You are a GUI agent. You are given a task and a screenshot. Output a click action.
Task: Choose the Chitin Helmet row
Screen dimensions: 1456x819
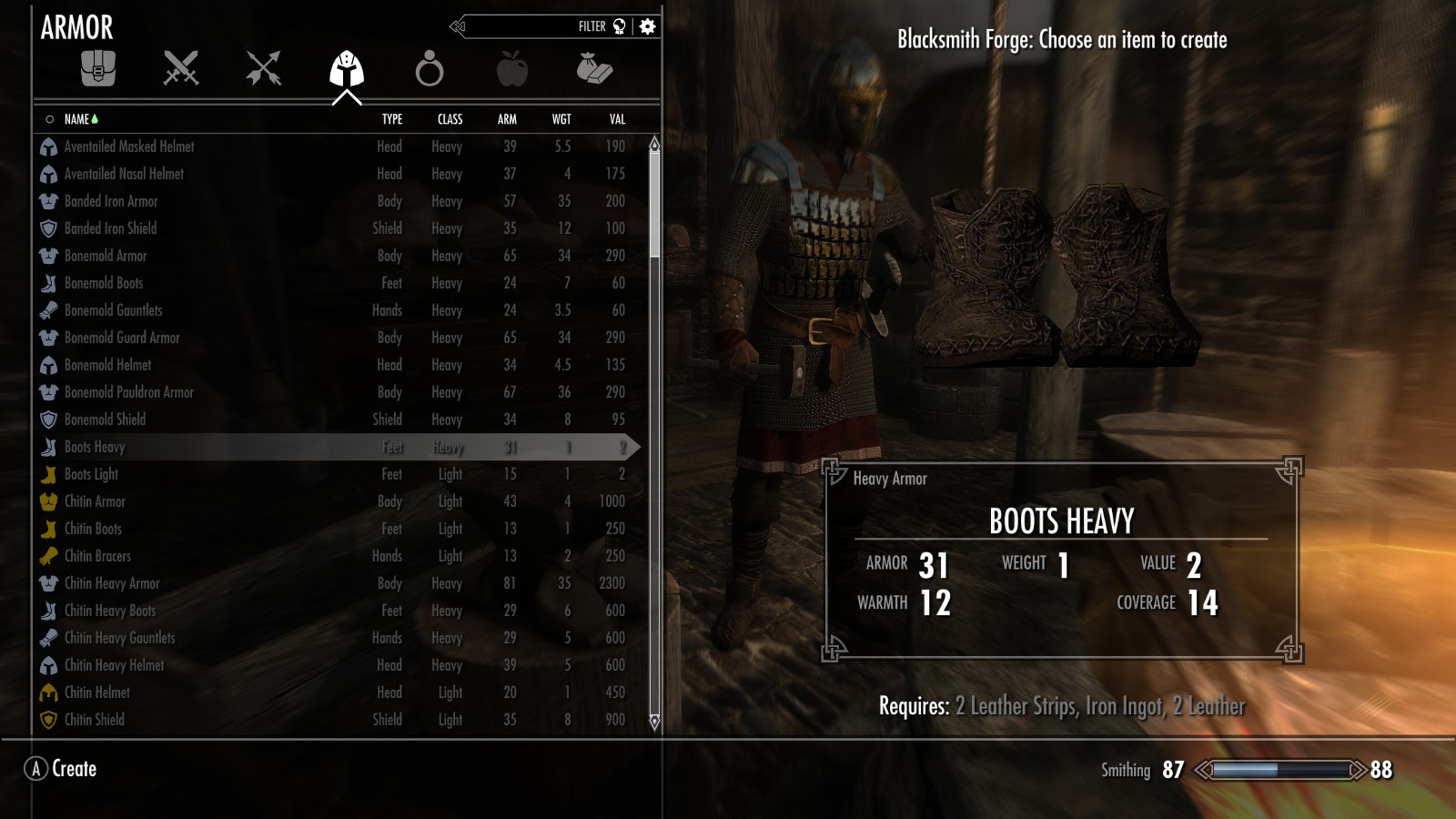[97, 693]
